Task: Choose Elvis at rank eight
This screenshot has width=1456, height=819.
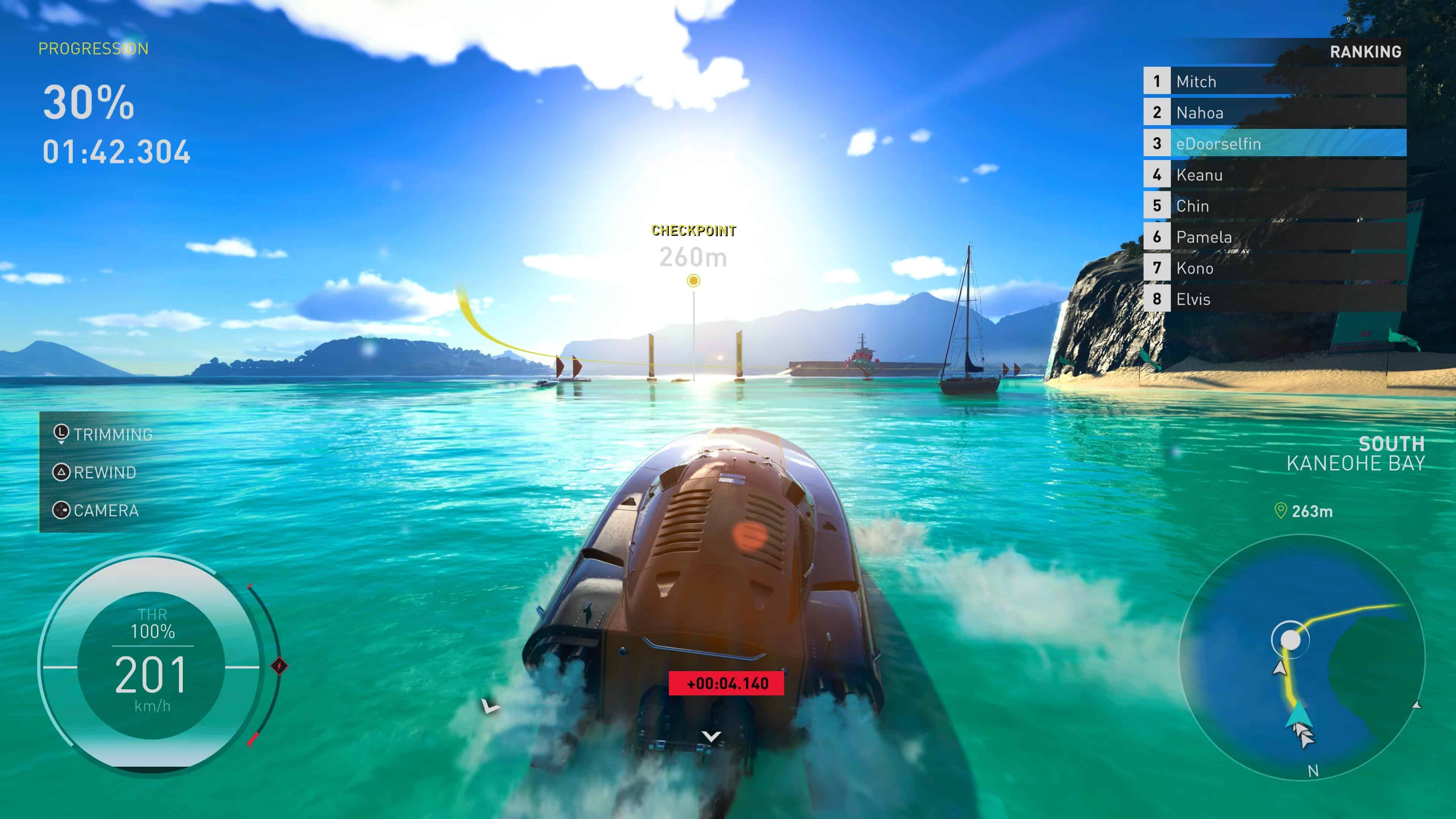Action: 1274,299
